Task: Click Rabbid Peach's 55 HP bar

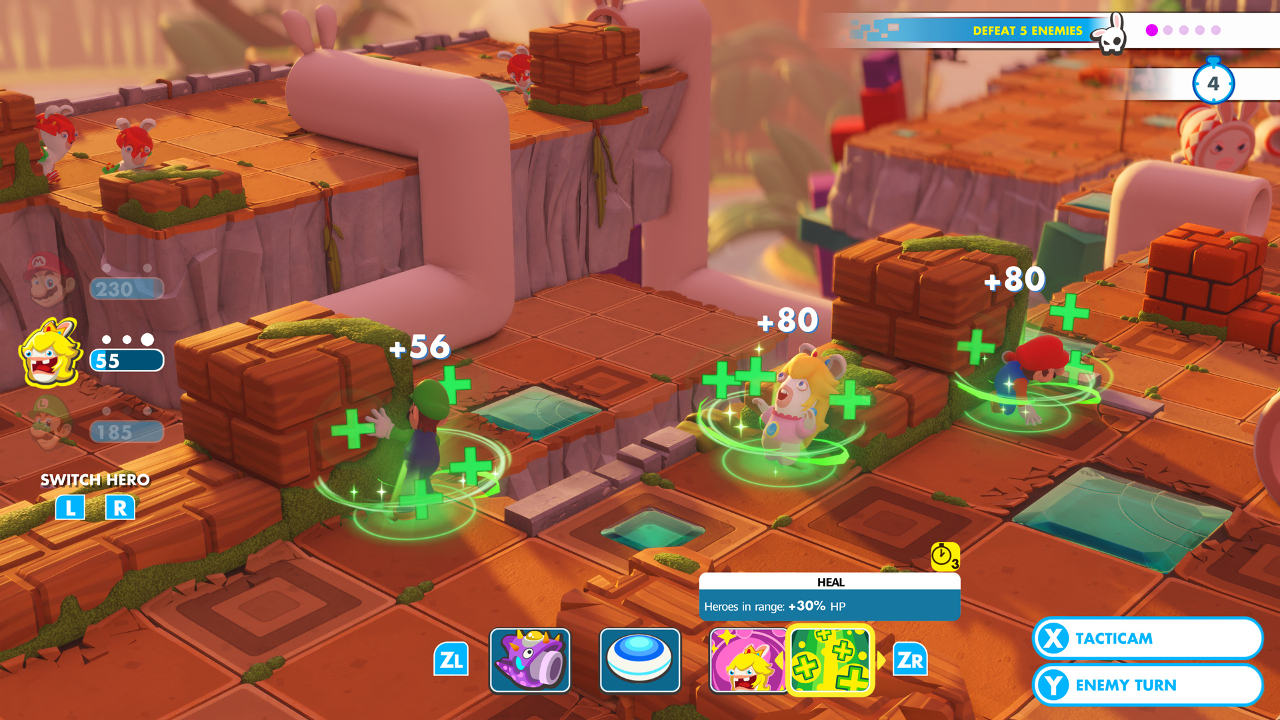Action: (x=127, y=358)
